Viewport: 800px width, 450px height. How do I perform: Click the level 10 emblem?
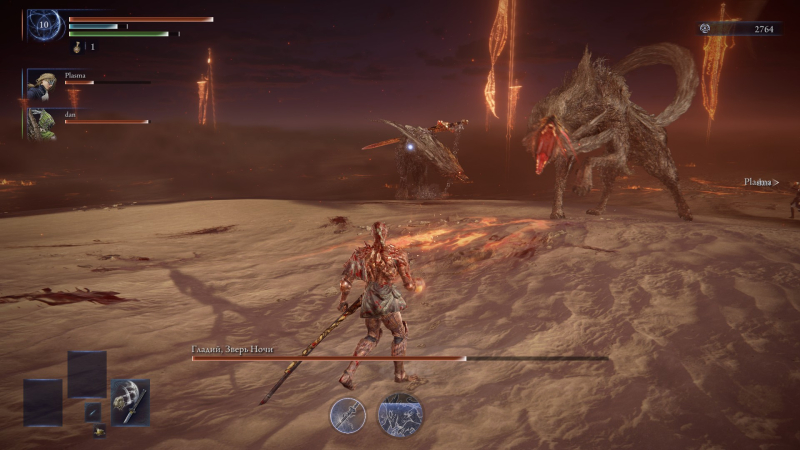click(x=45, y=26)
